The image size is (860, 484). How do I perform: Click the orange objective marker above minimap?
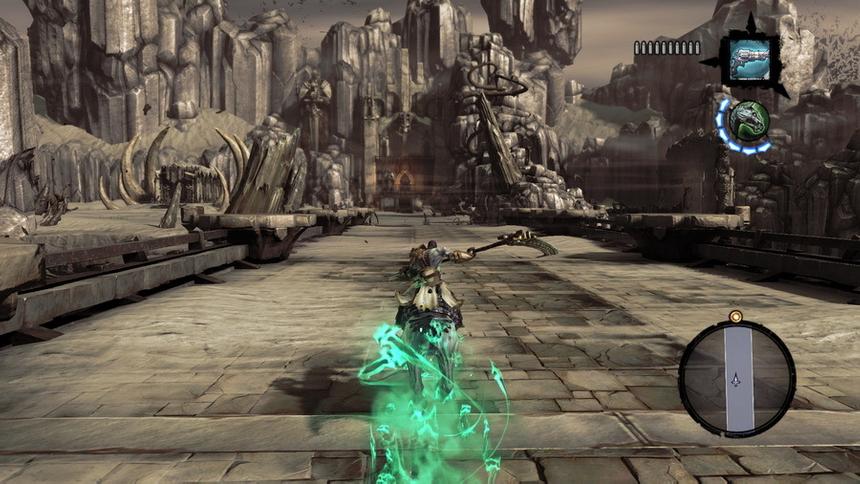[736, 316]
